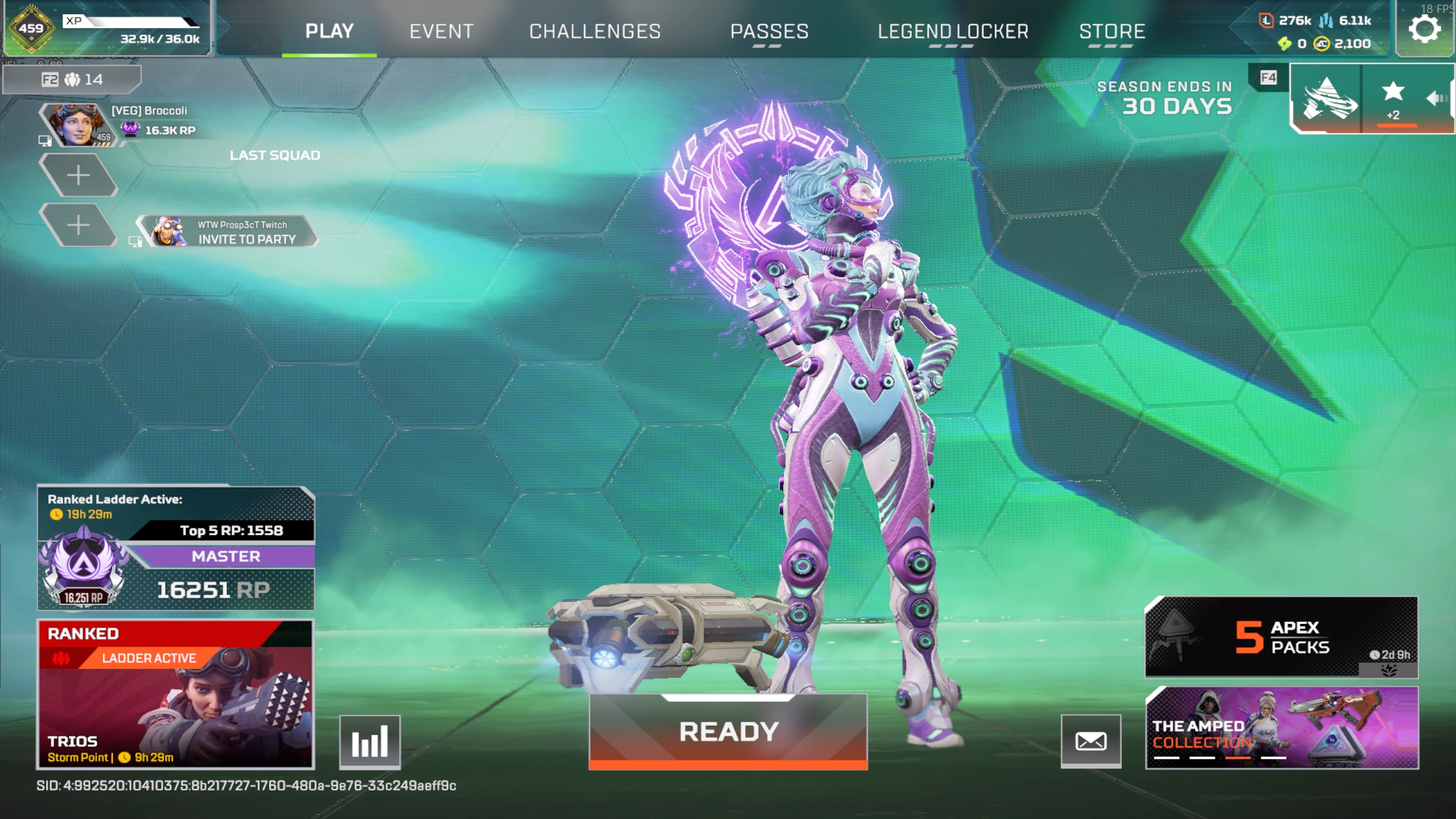Click the account level 459 badge

31,28
